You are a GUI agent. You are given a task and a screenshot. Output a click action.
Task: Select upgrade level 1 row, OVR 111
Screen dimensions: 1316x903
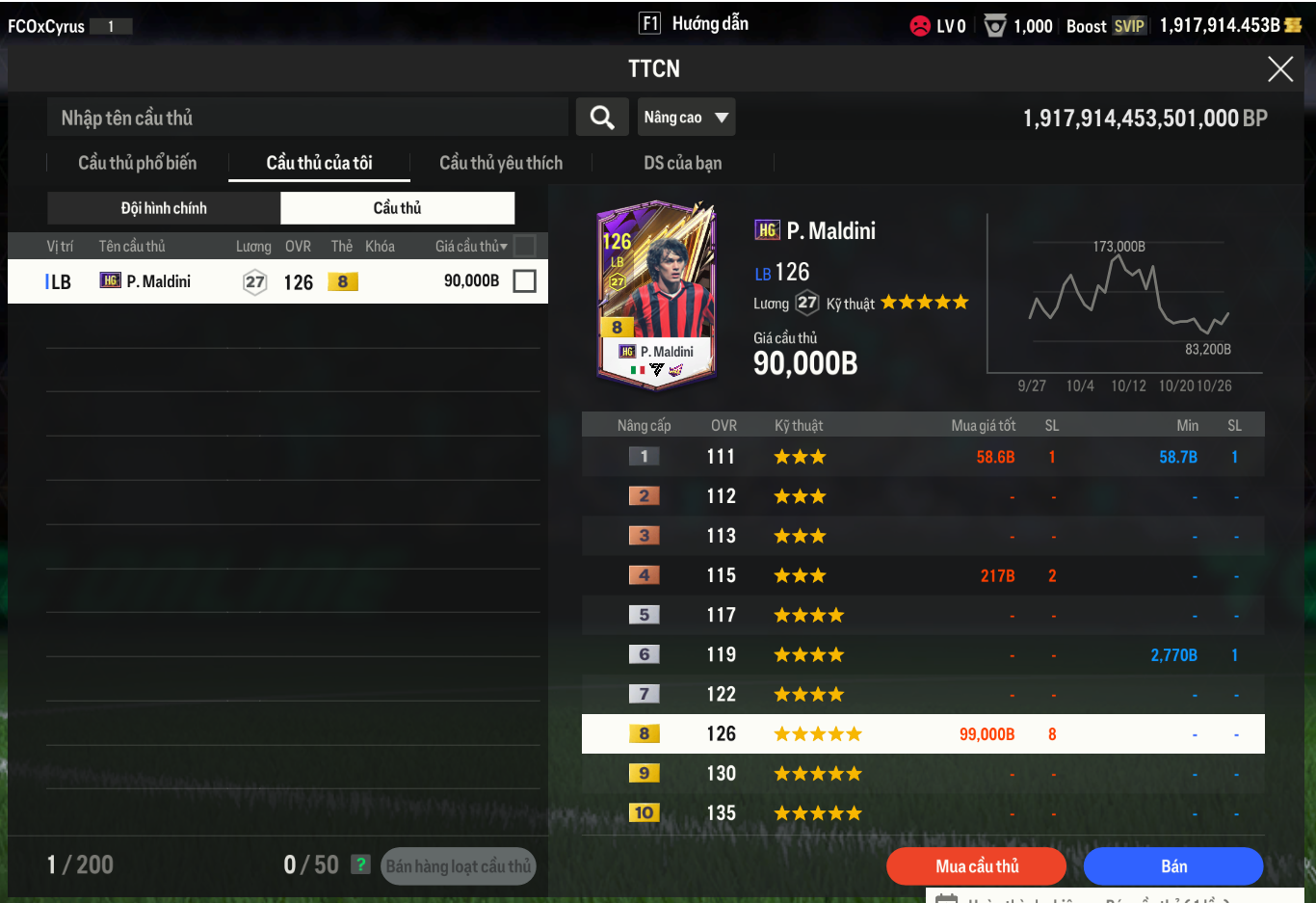922,457
